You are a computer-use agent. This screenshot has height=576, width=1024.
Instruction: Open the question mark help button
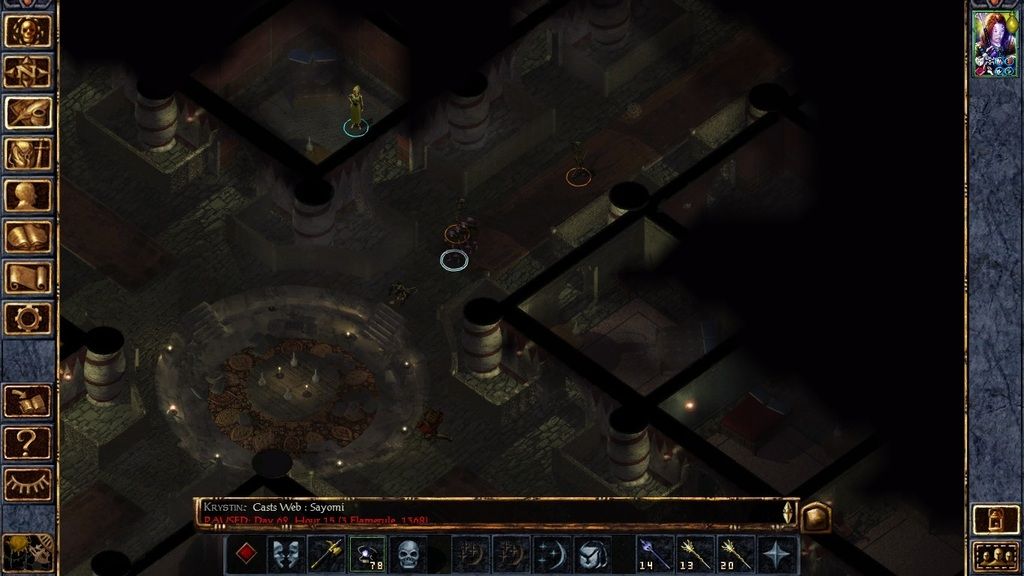28,441
